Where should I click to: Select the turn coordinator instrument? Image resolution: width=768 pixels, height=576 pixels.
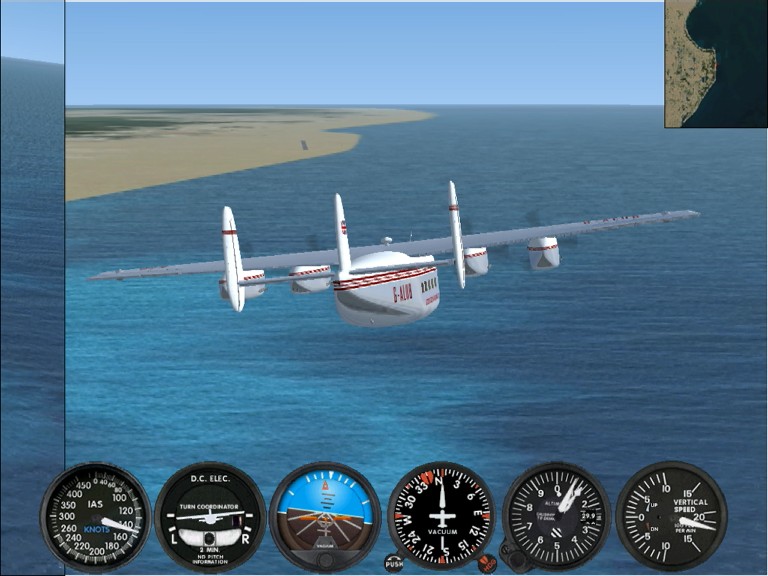click(x=210, y=516)
